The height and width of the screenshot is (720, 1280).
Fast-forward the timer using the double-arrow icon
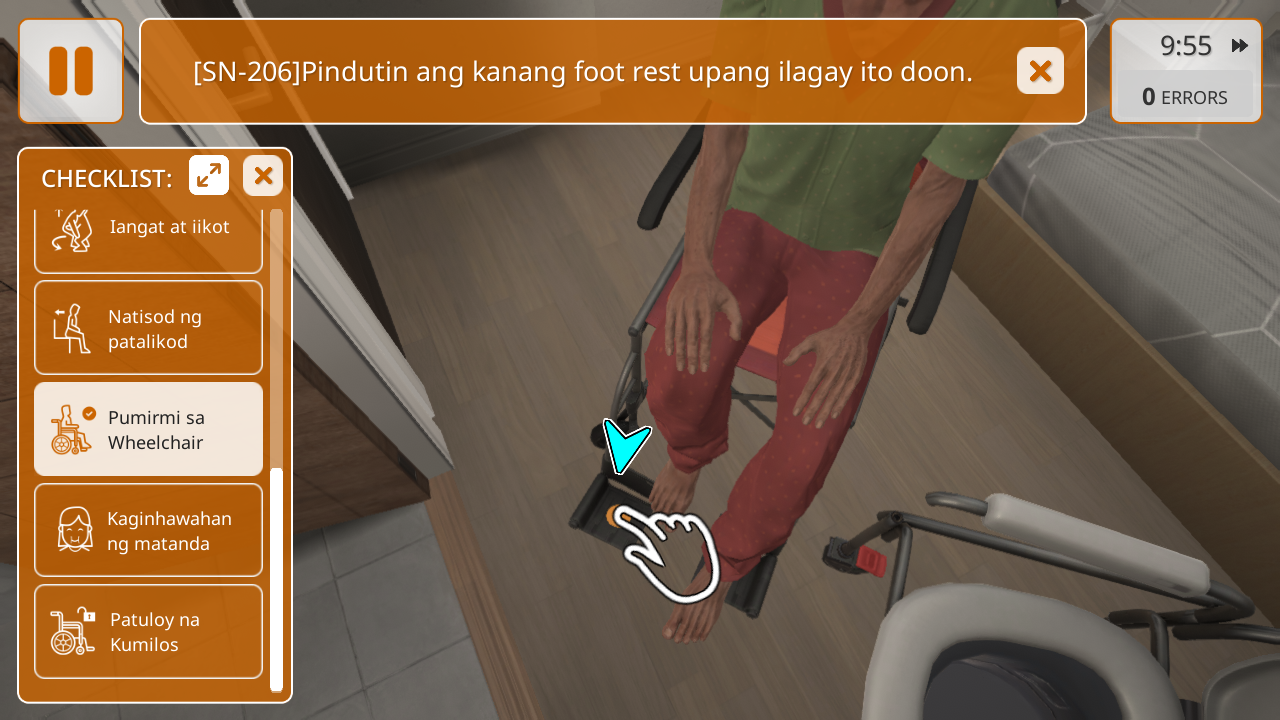click(x=1240, y=46)
